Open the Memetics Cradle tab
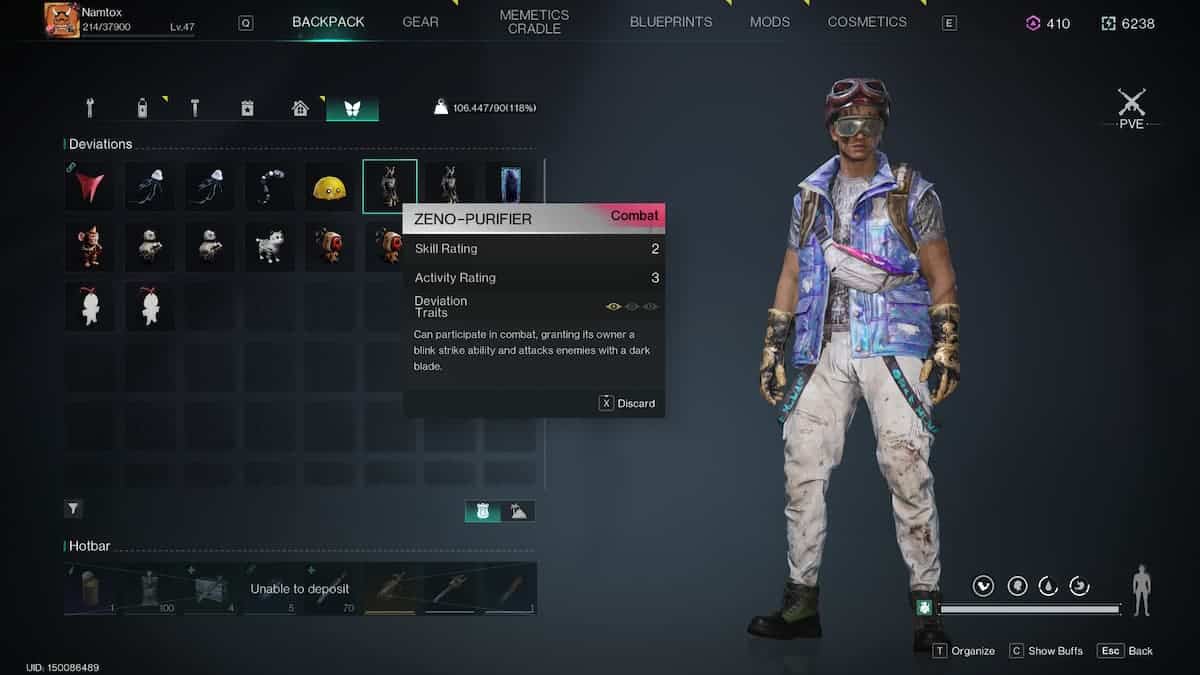This screenshot has height=675, width=1200. [x=534, y=22]
